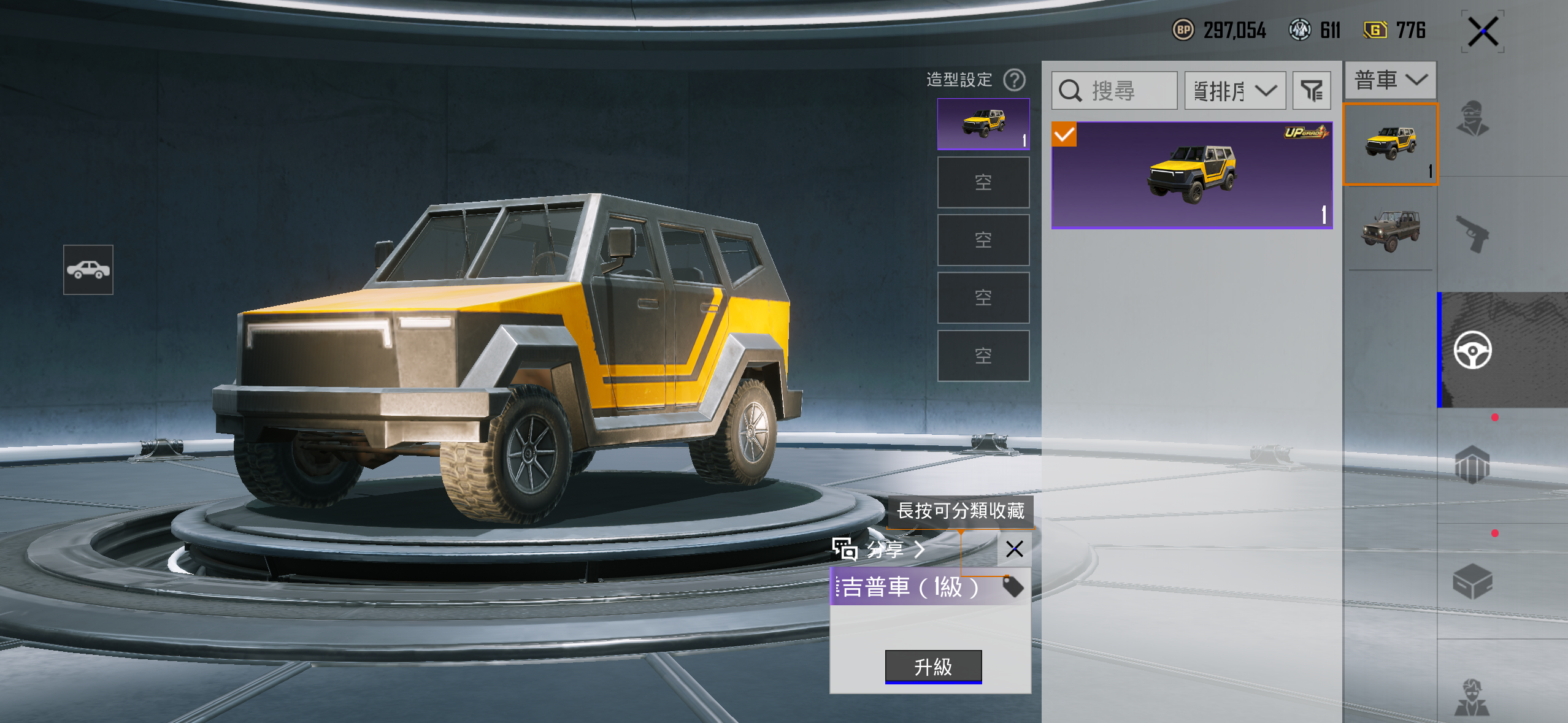The width and height of the screenshot is (1568, 723).
Task: Open the folded parachute category tab
Action: click(x=1472, y=465)
